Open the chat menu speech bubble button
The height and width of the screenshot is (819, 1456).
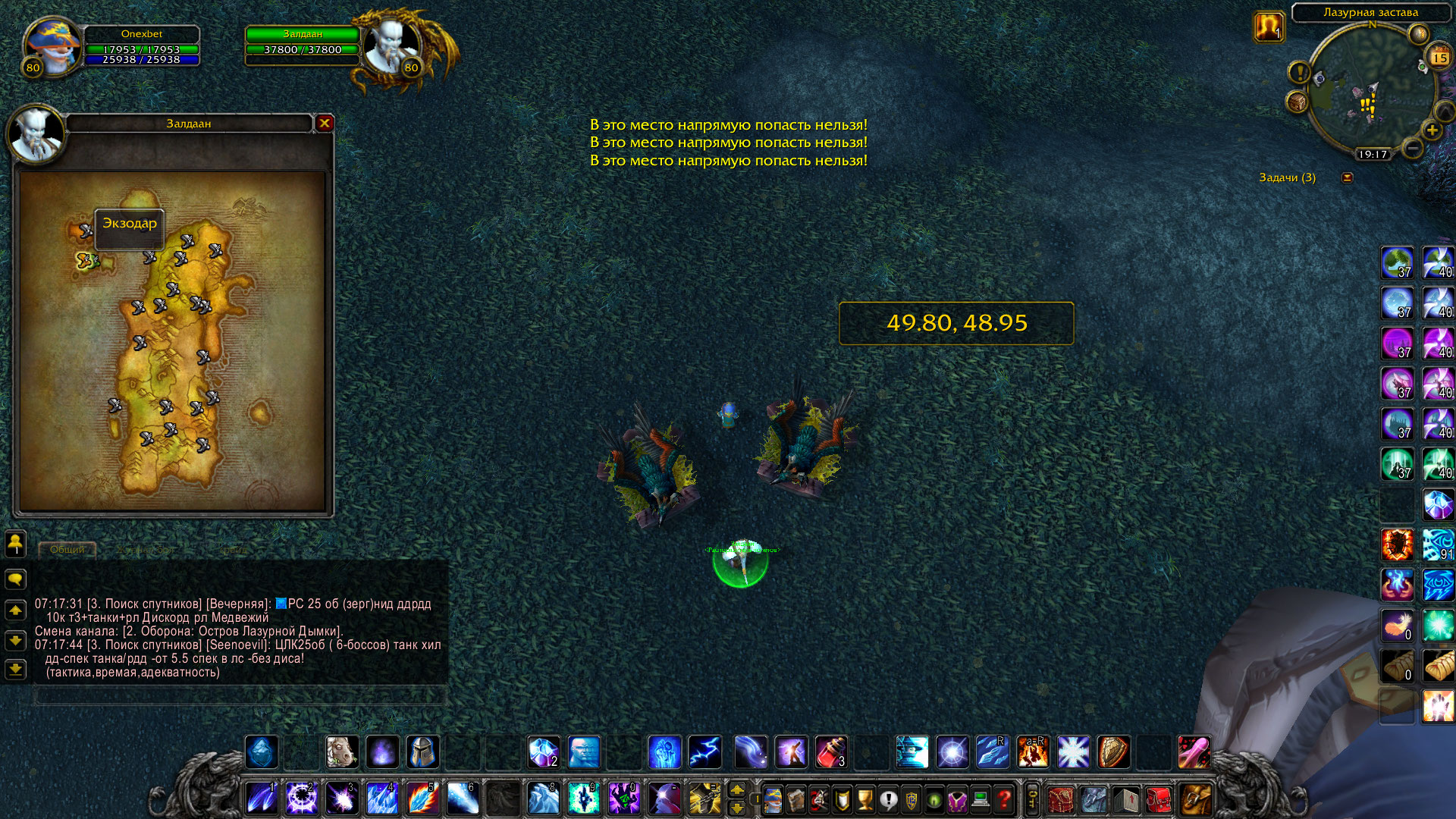click(x=15, y=580)
